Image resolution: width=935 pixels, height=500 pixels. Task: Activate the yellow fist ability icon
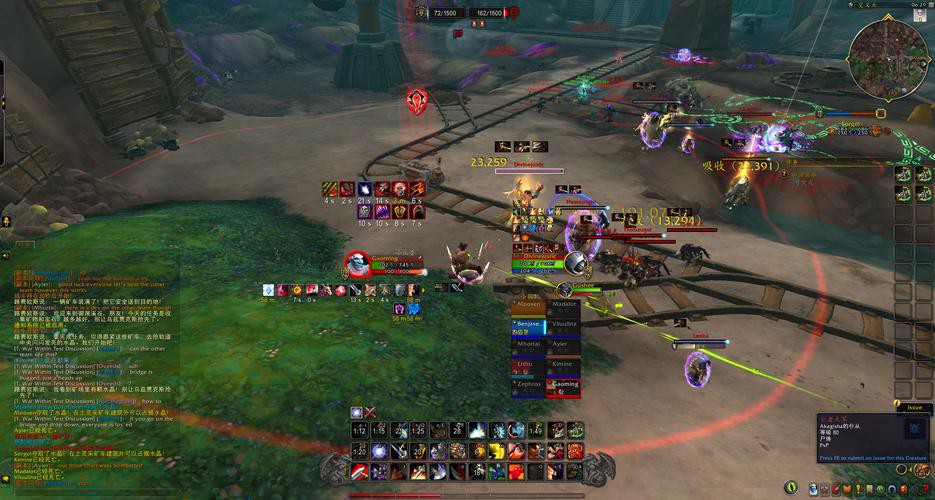tap(496, 451)
